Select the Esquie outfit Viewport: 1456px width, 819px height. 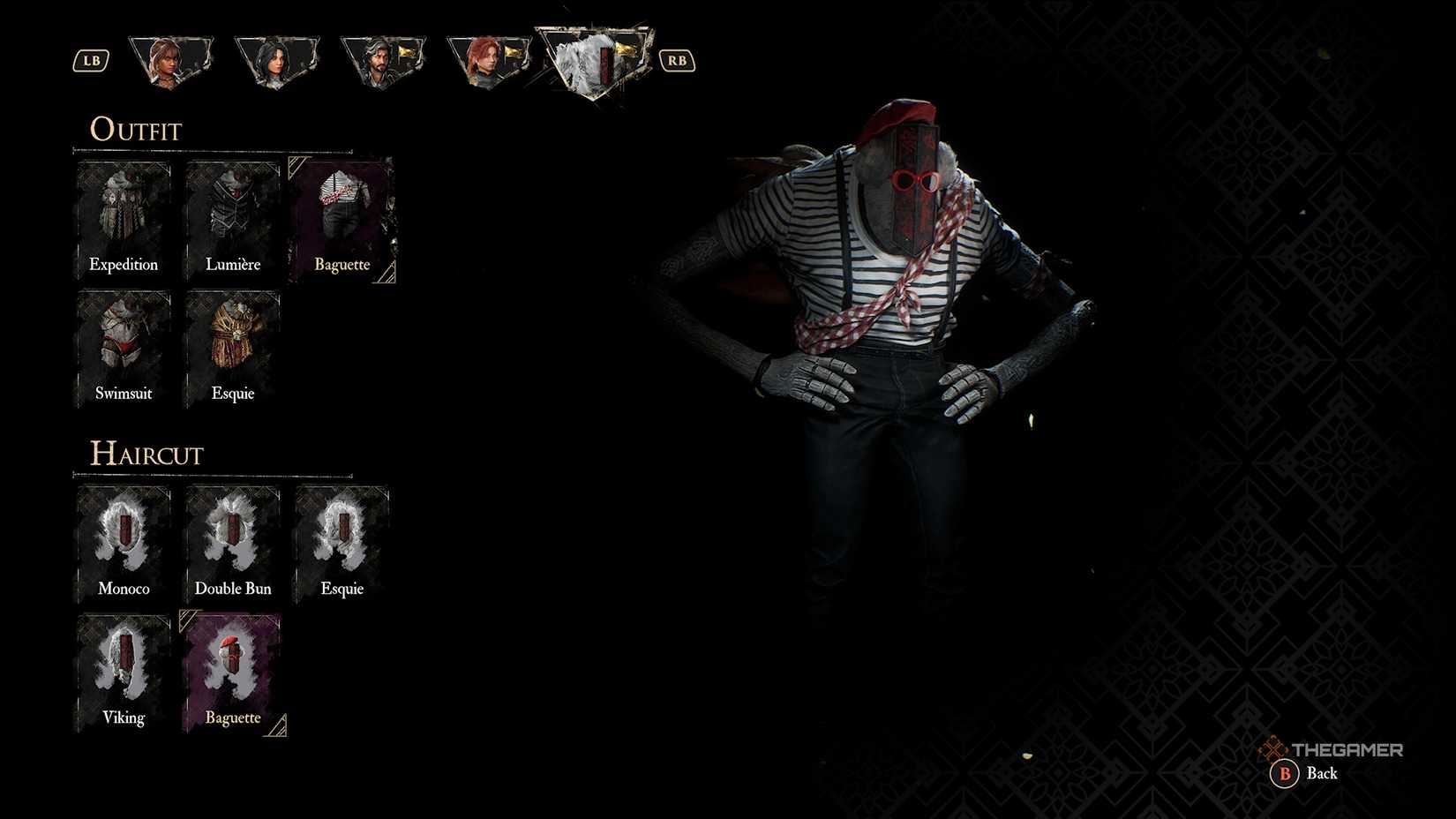[232, 344]
